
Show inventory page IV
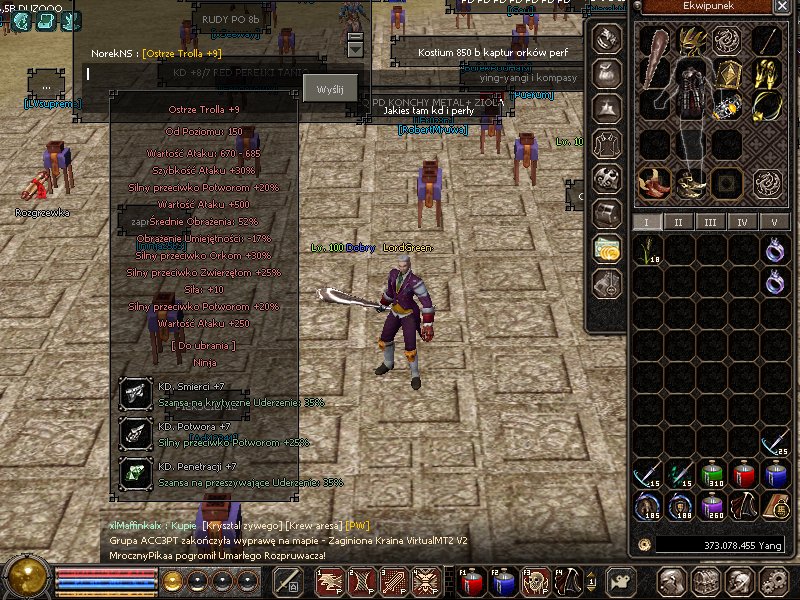tap(742, 222)
